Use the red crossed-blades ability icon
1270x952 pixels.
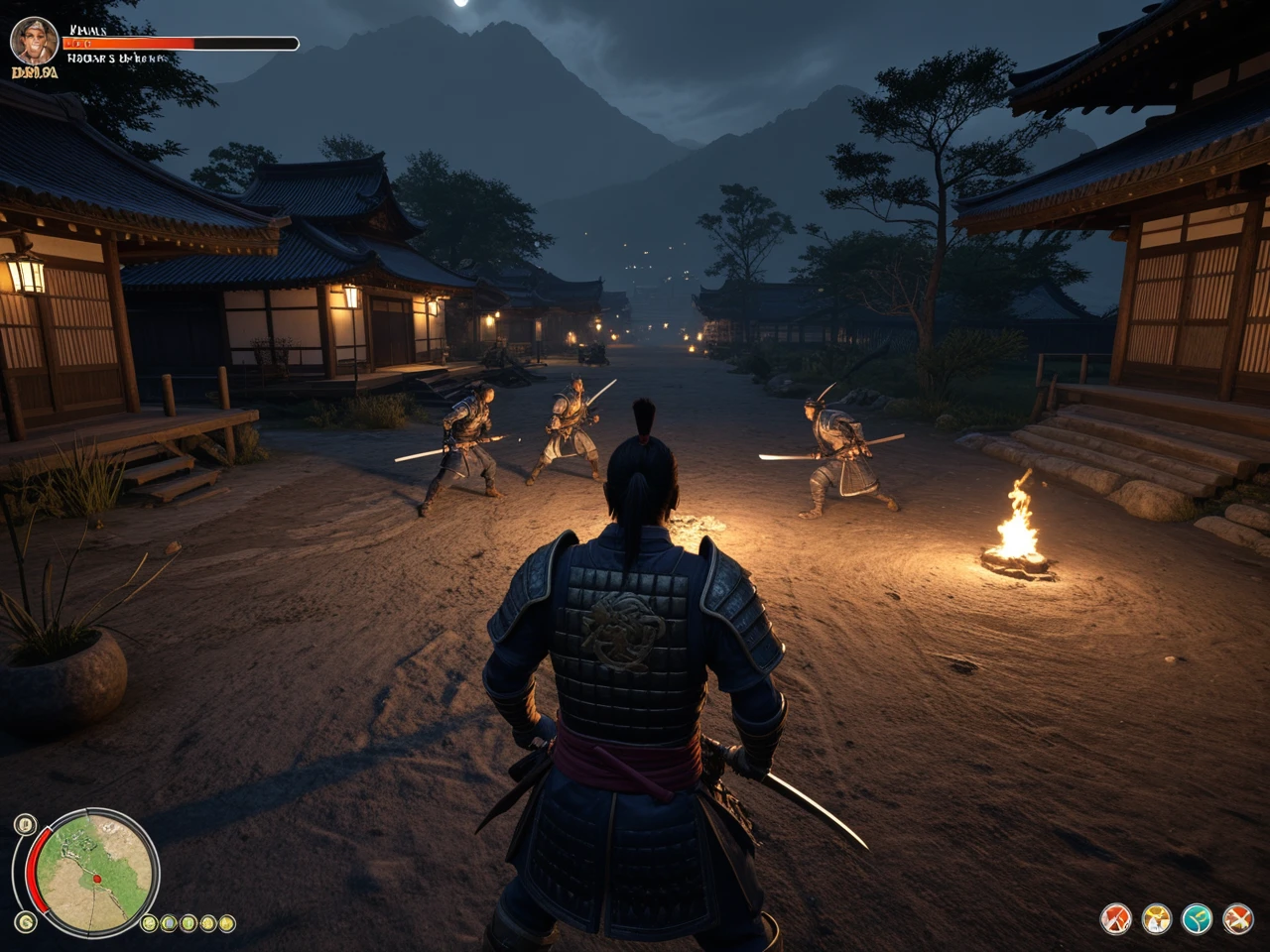(1238, 919)
